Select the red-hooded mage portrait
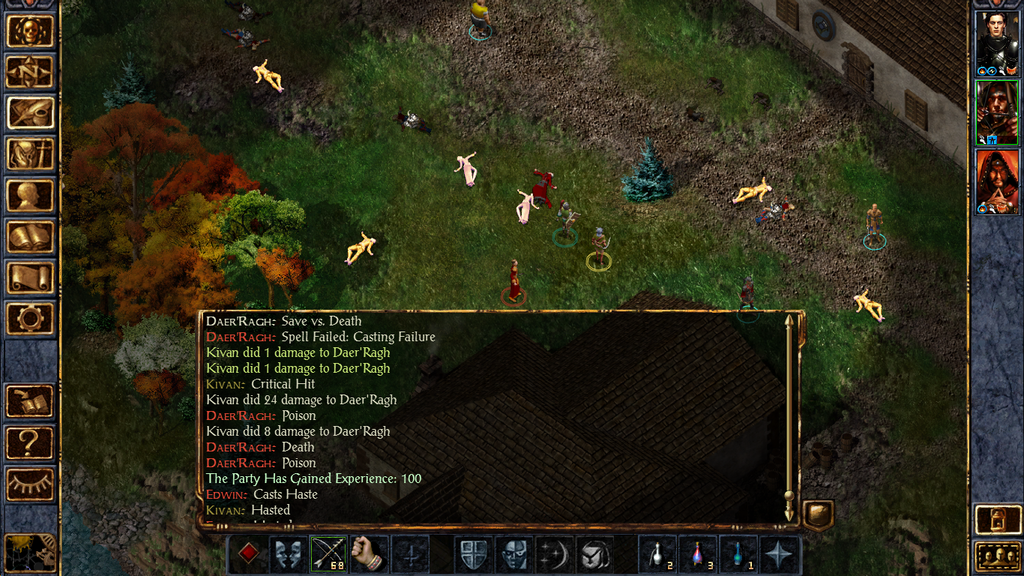This screenshot has height=576, width=1024. (997, 181)
